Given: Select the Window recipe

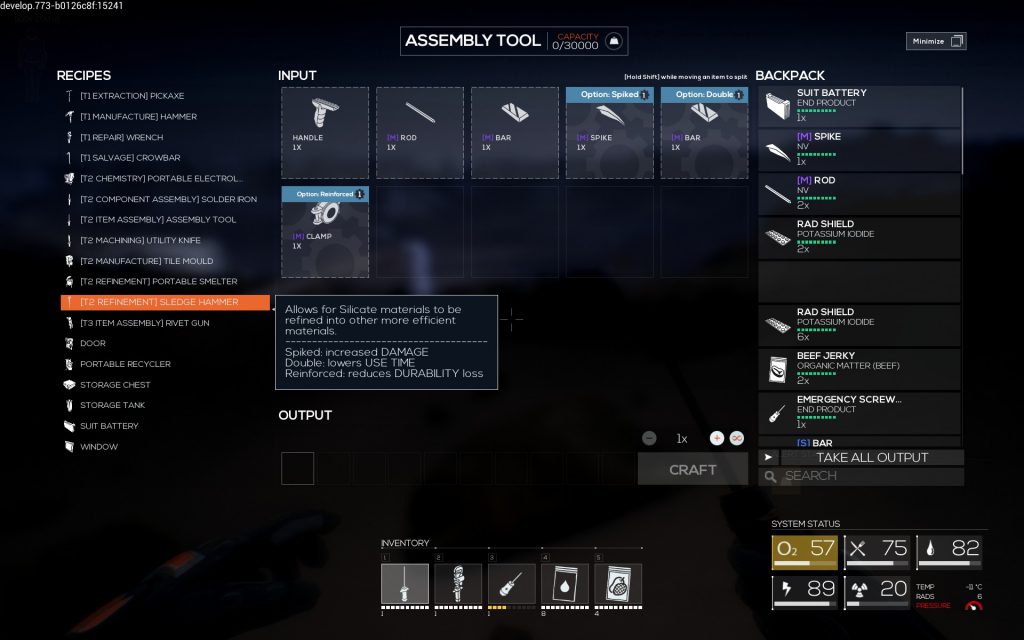Looking at the screenshot, I should pos(98,447).
